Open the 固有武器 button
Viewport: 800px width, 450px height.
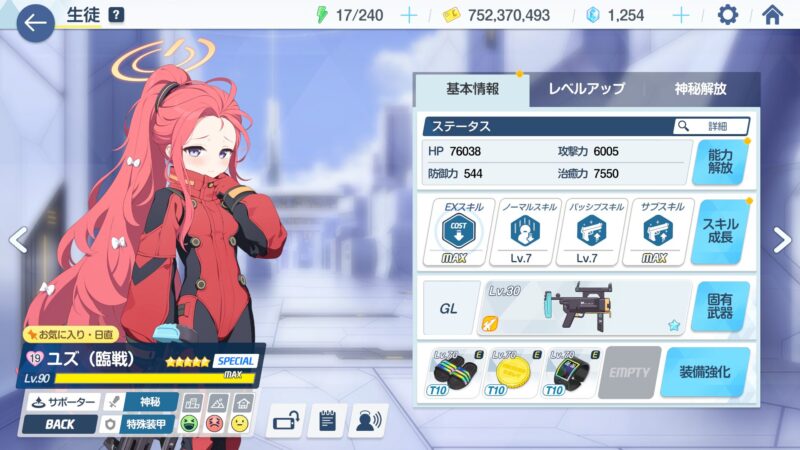pos(720,307)
